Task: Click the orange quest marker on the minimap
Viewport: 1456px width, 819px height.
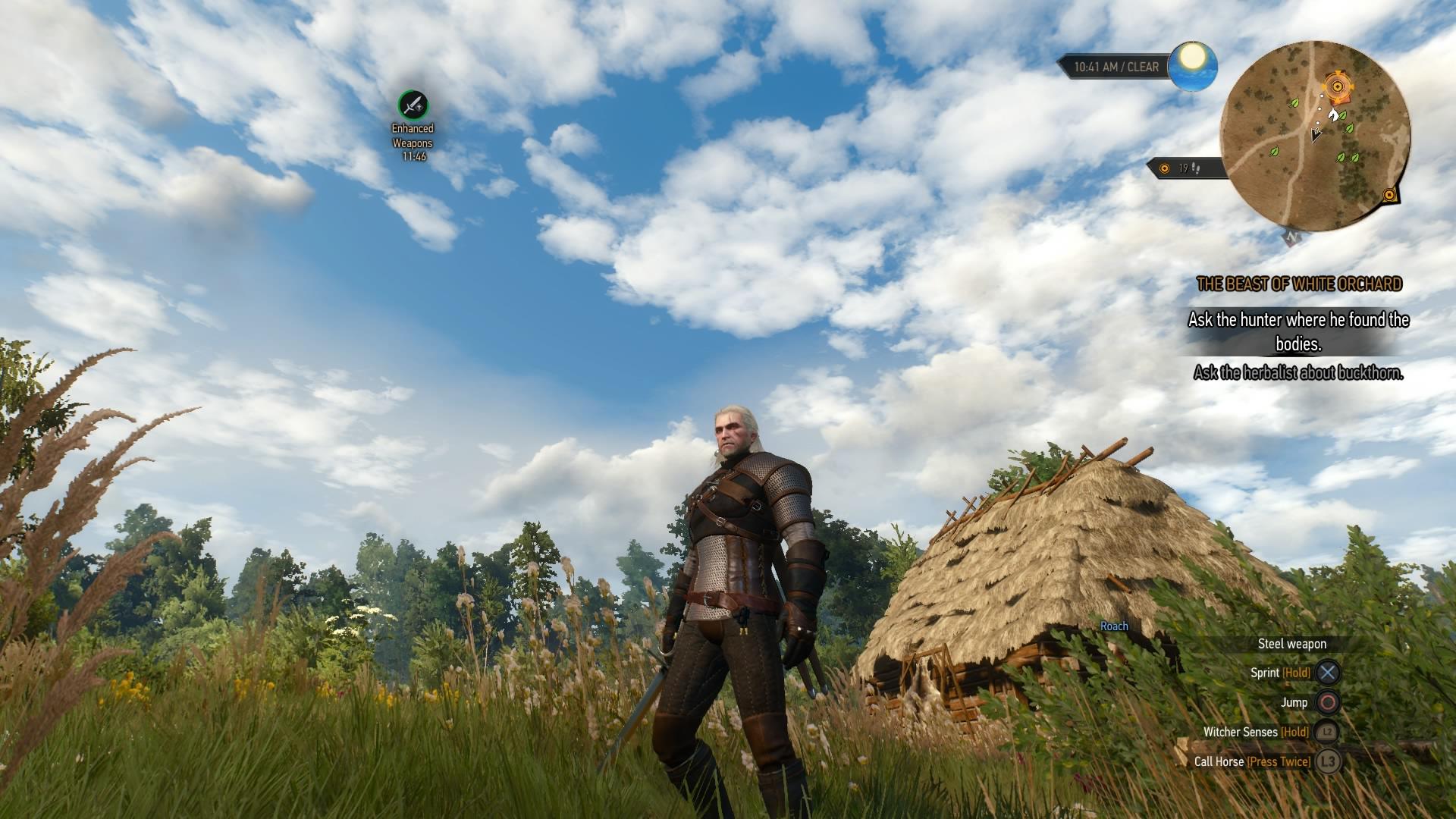Action: (x=1336, y=87)
